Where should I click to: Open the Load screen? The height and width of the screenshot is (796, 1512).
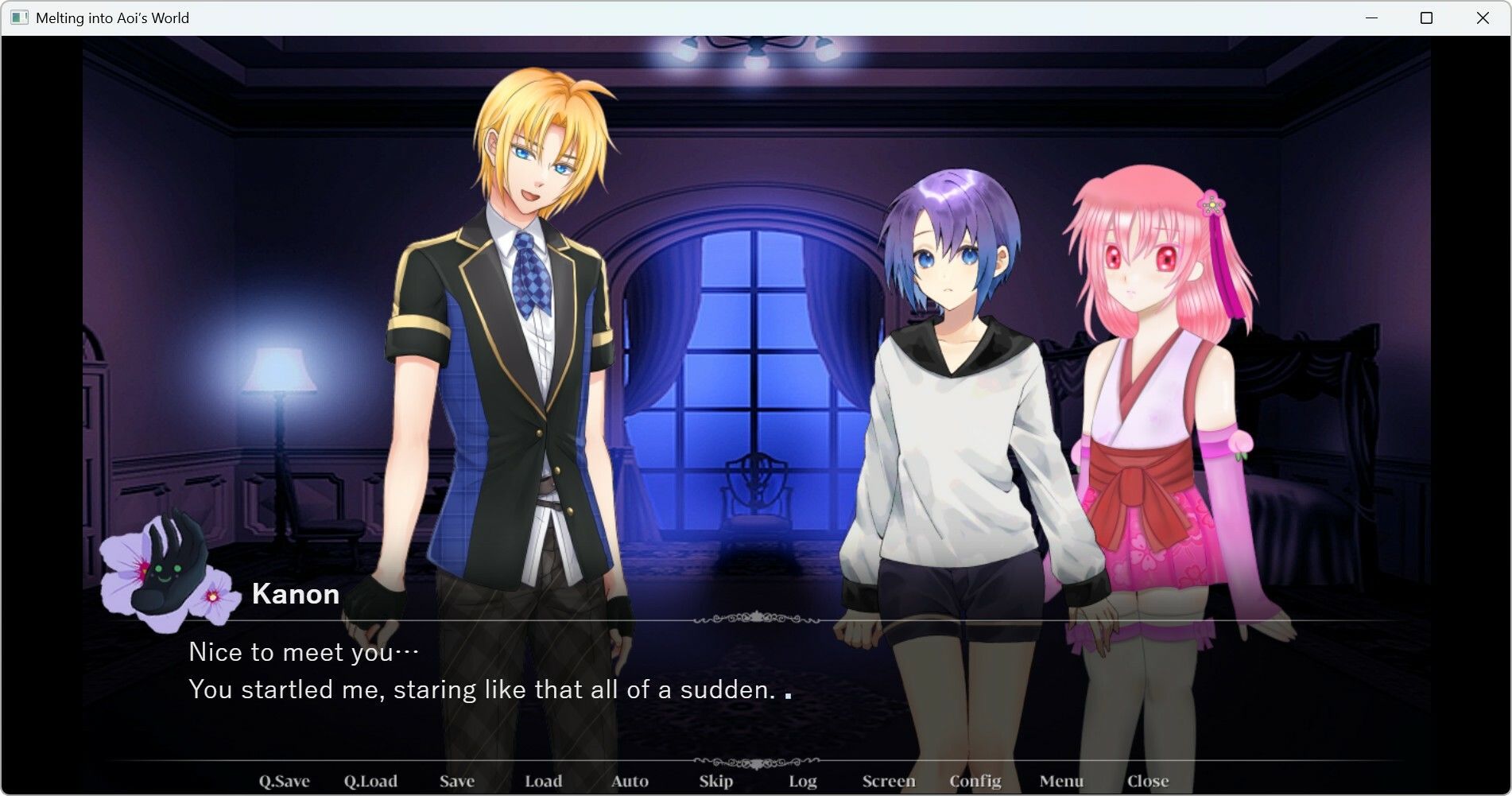tap(544, 780)
